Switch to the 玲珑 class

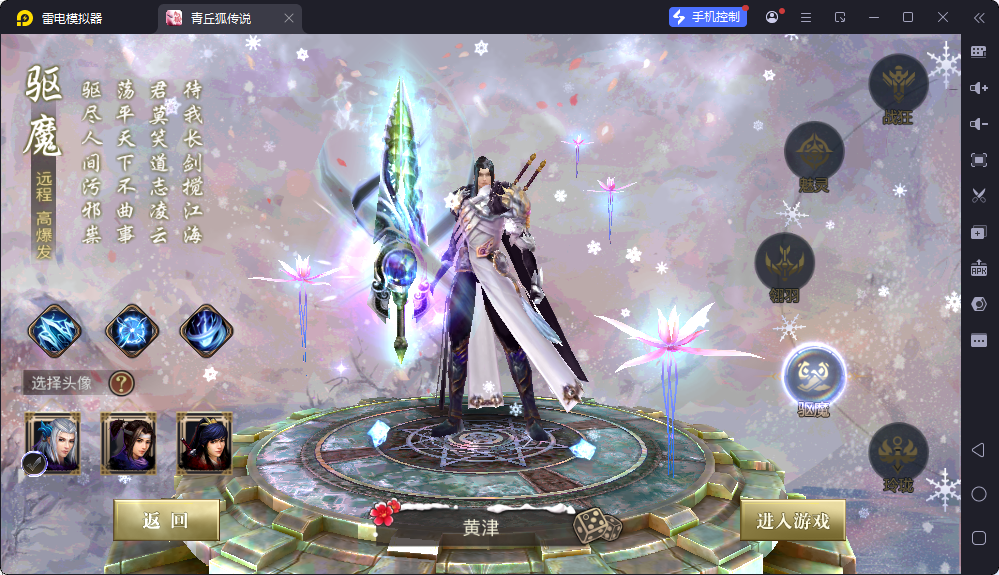pos(898,453)
